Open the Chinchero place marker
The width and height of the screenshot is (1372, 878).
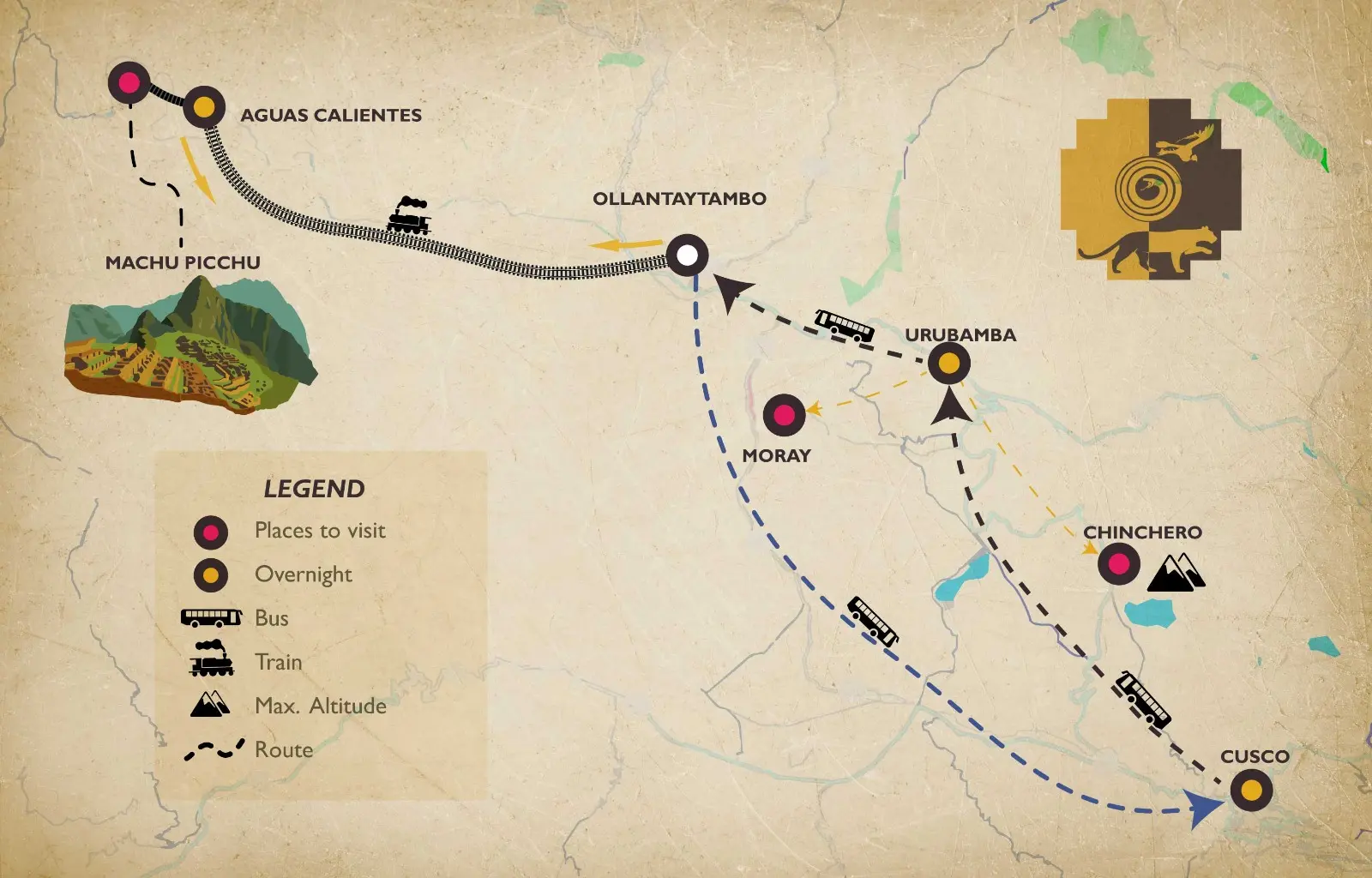pyautogui.click(x=1119, y=563)
